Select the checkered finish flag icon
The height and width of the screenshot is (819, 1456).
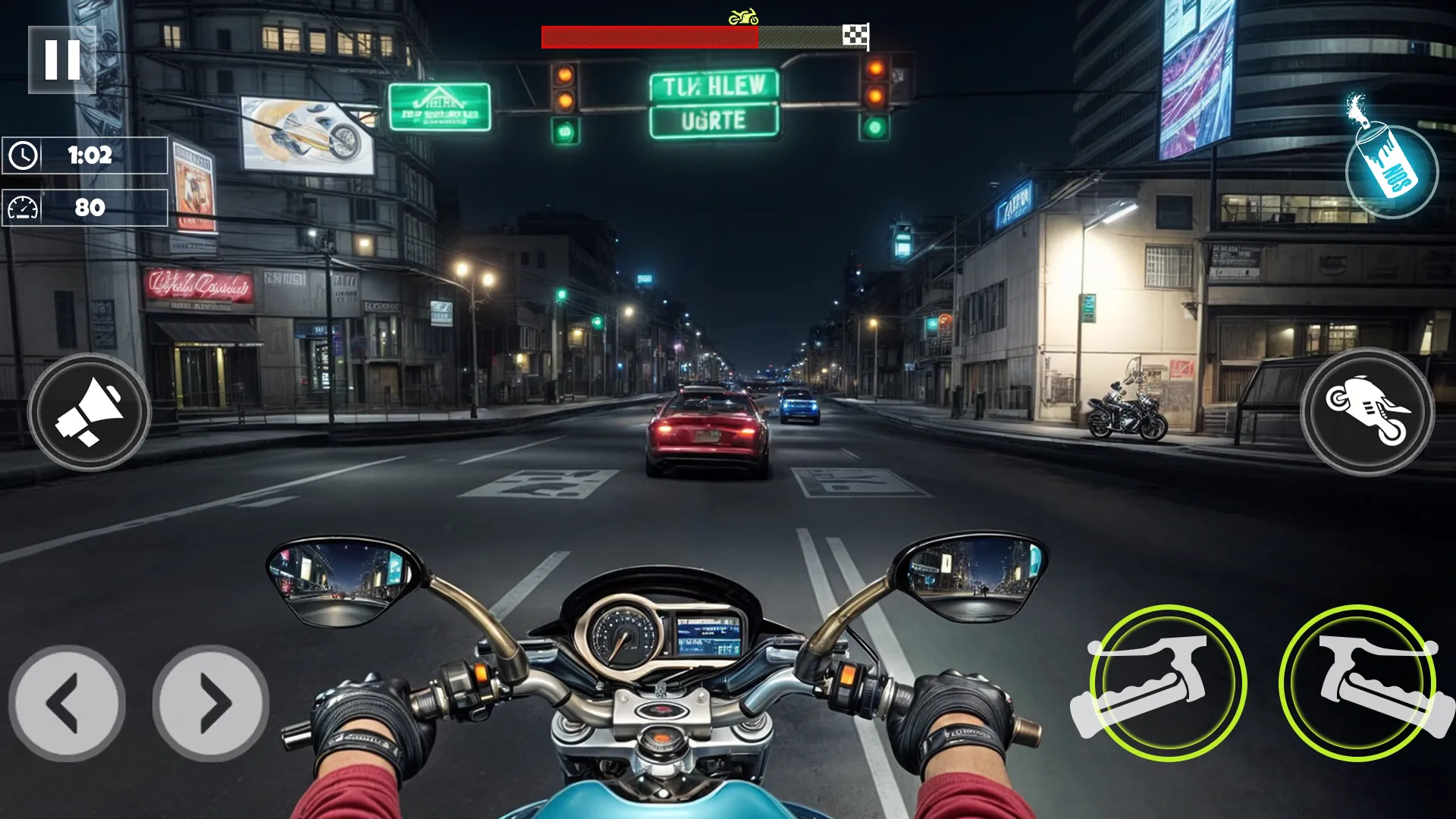click(x=855, y=34)
